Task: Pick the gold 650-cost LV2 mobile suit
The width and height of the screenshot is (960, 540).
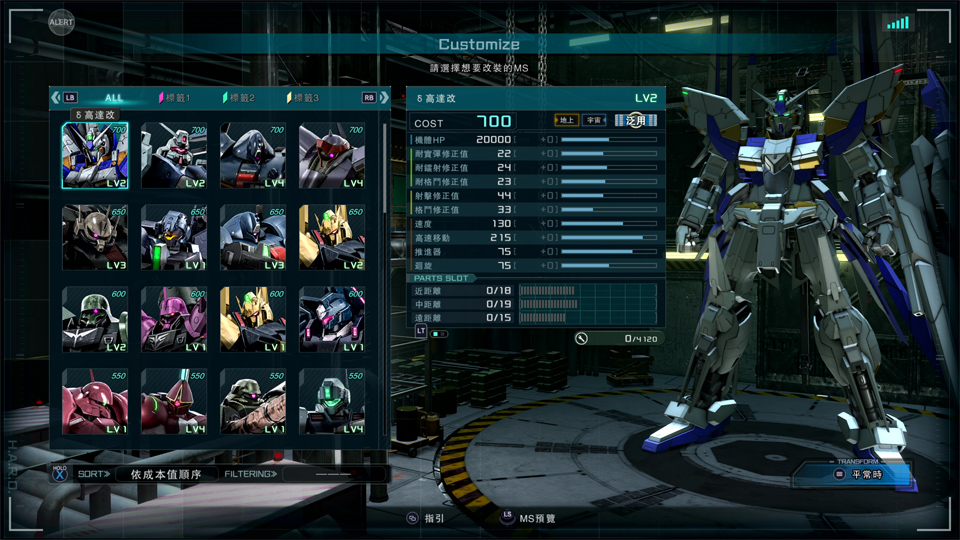Action: 332,238
